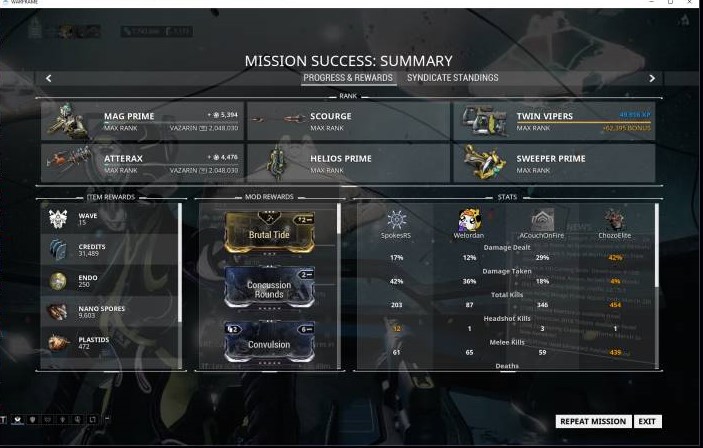Image resolution: width=703 pixels, height=448 pixels.
Task: View the Brutal Tide mod card
Action: tap(269, 232)
